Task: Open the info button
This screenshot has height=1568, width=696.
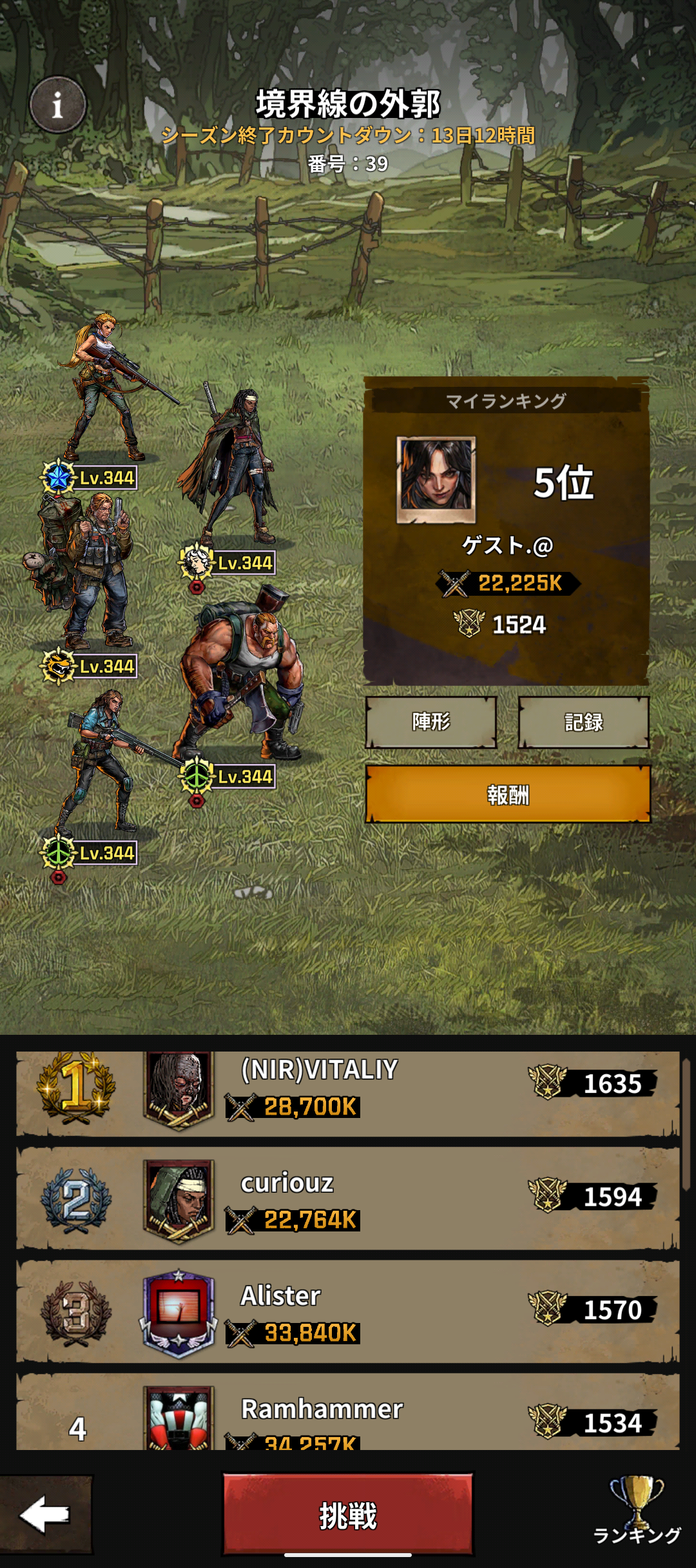Action: click(58, 104)
